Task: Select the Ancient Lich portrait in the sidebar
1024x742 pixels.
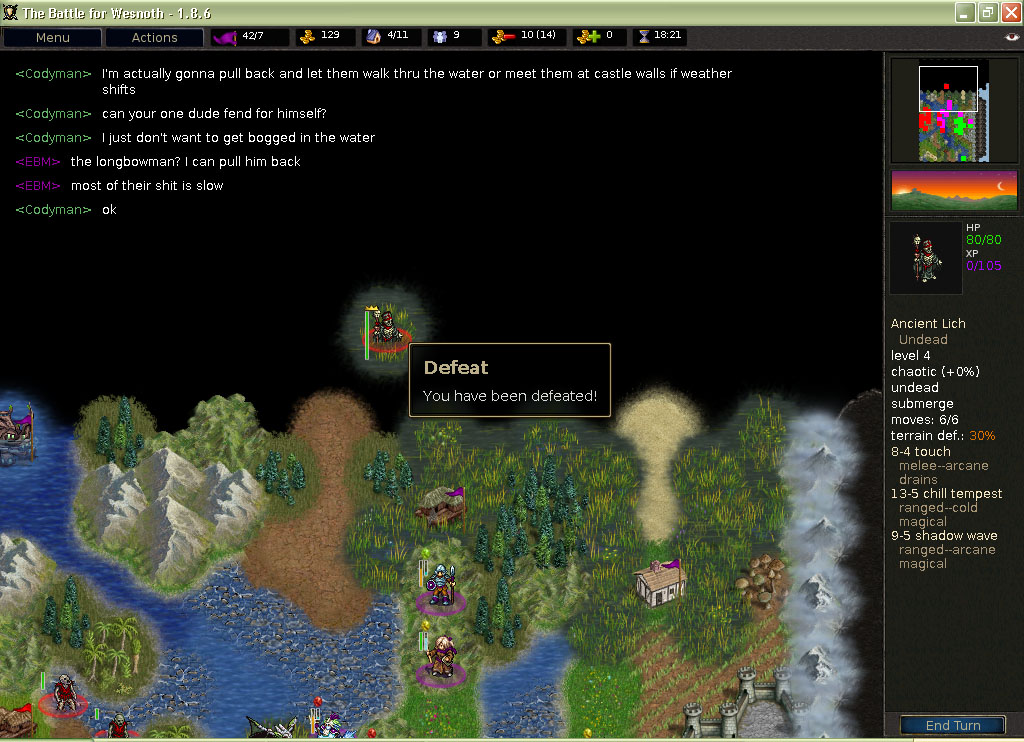Action: pyautogui.click(x=926, y=258)
